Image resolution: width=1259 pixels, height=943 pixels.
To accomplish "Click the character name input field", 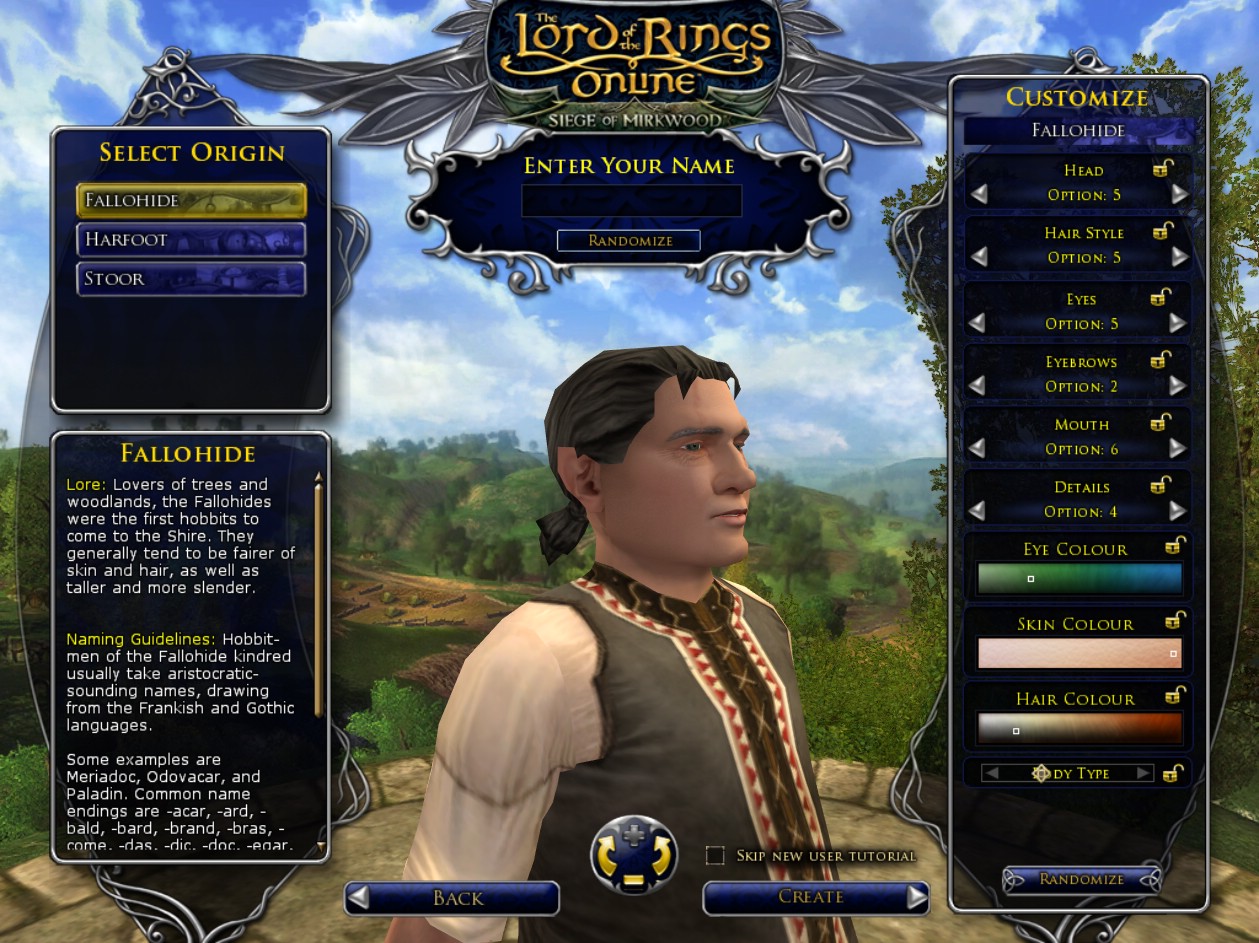I will tap(631, 201).
